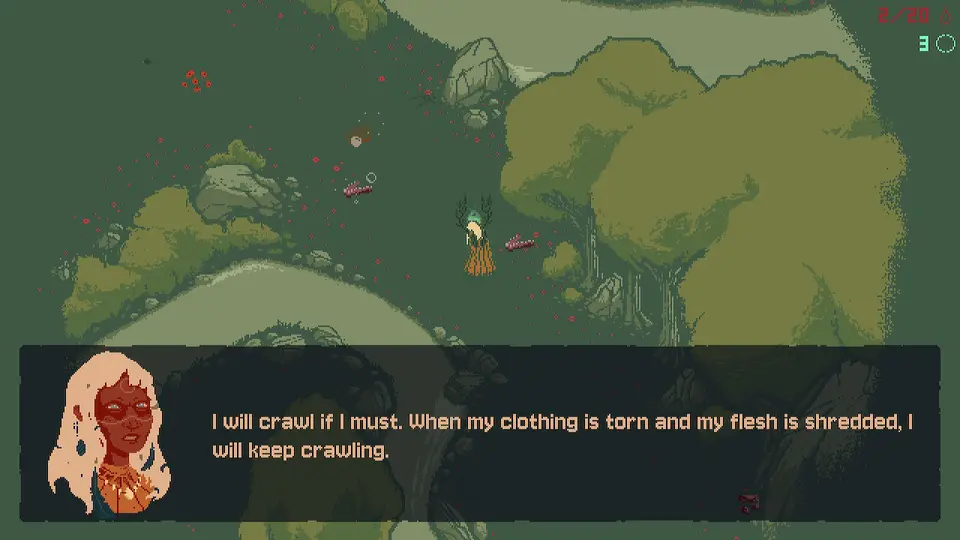The image size is (960, 540).
Task: Advance the dialogue box text
Action: (560, 435)
